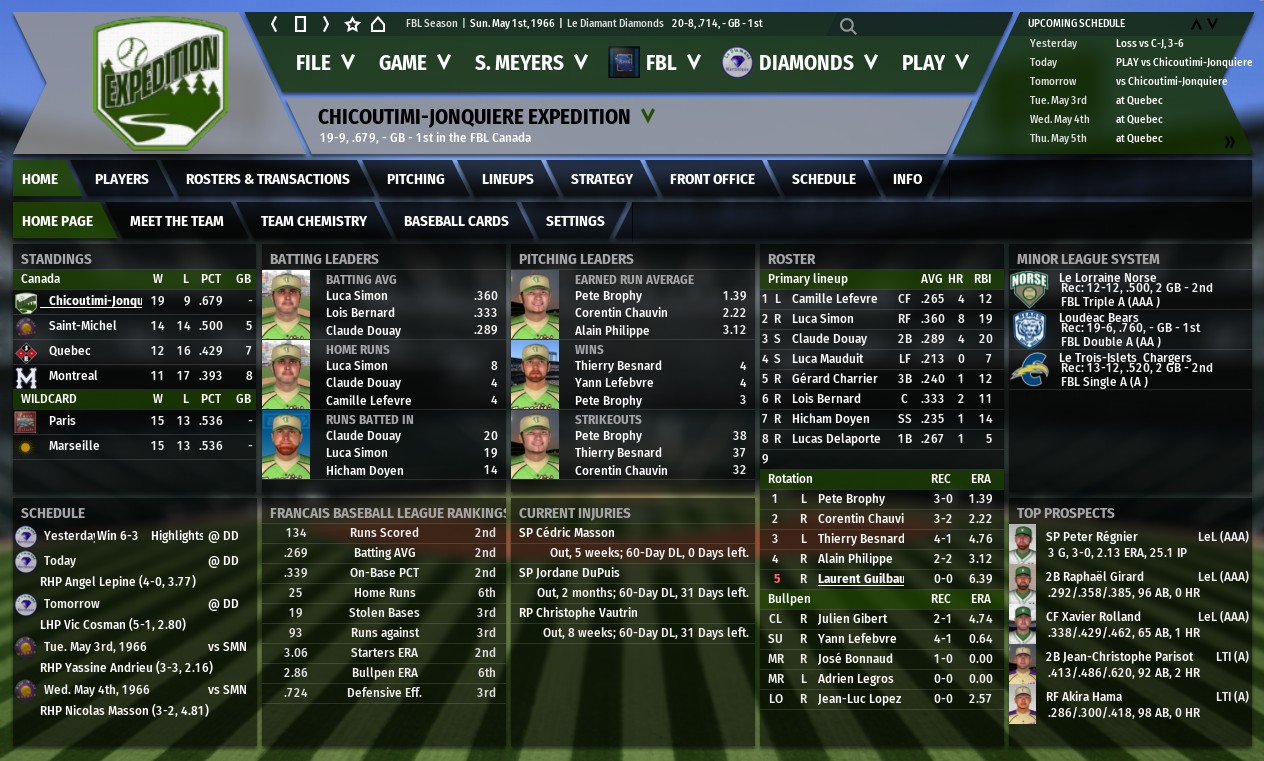Click the search magnifier icon
Screen dimensions: 1264x761
pos(848,26)
